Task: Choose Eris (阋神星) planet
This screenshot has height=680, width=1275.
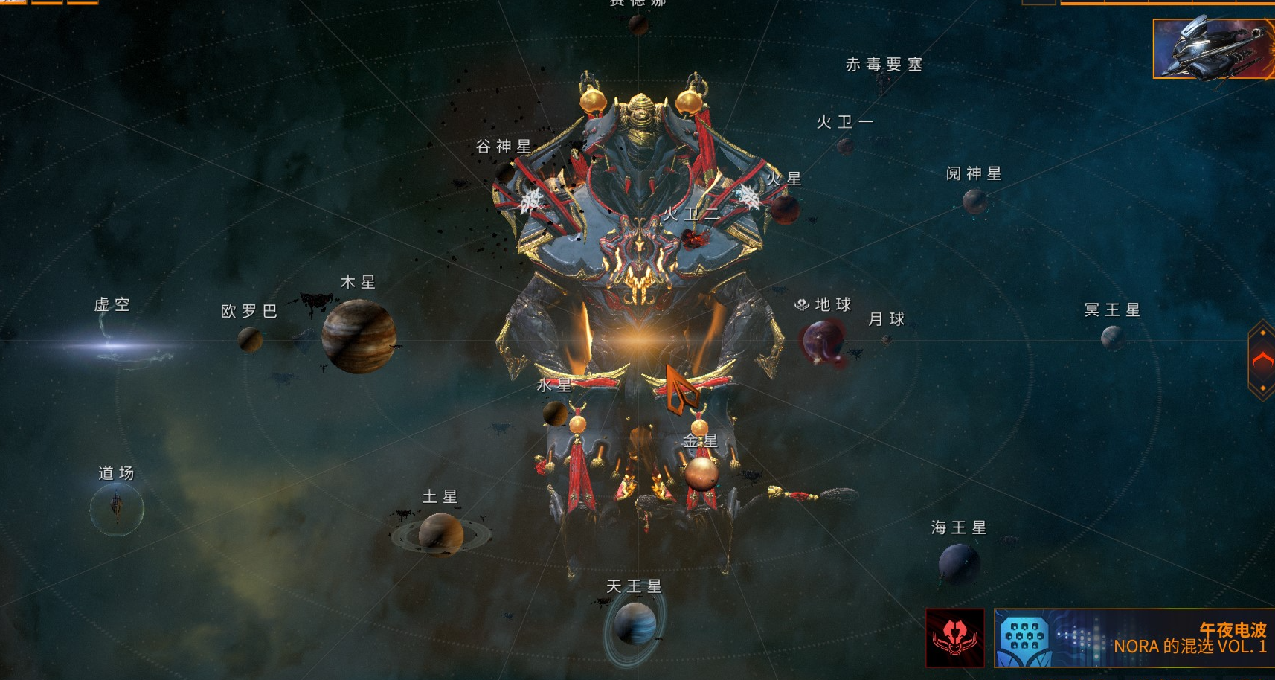Action: pos(974,201)
